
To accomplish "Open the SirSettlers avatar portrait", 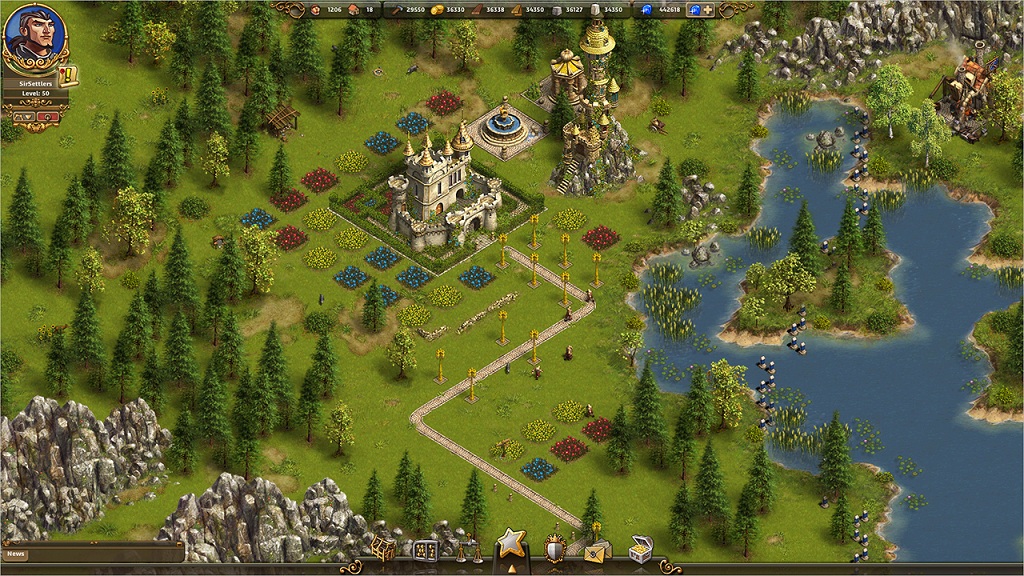I will [33, 35].
